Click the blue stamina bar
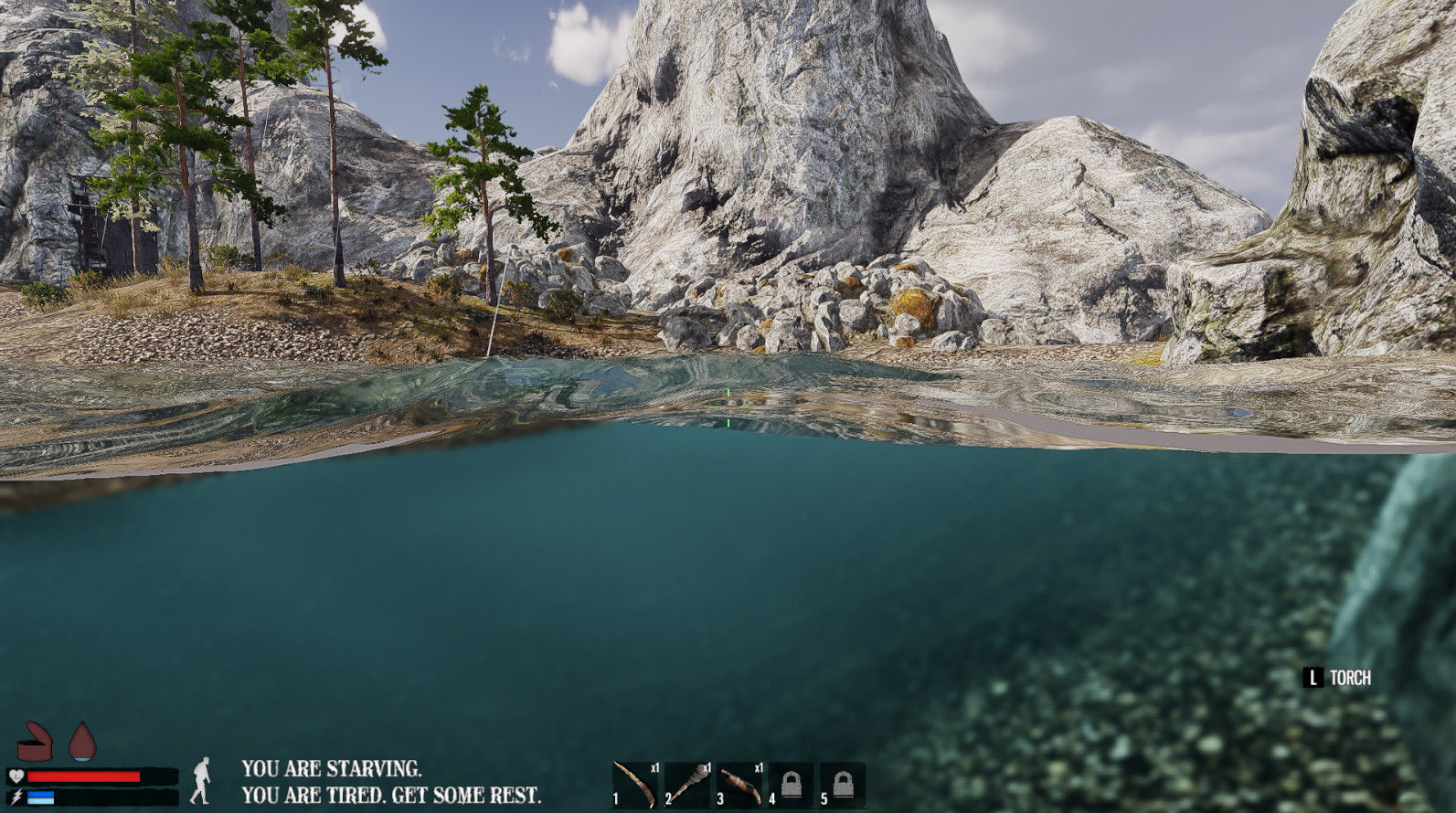 point(40,797)
